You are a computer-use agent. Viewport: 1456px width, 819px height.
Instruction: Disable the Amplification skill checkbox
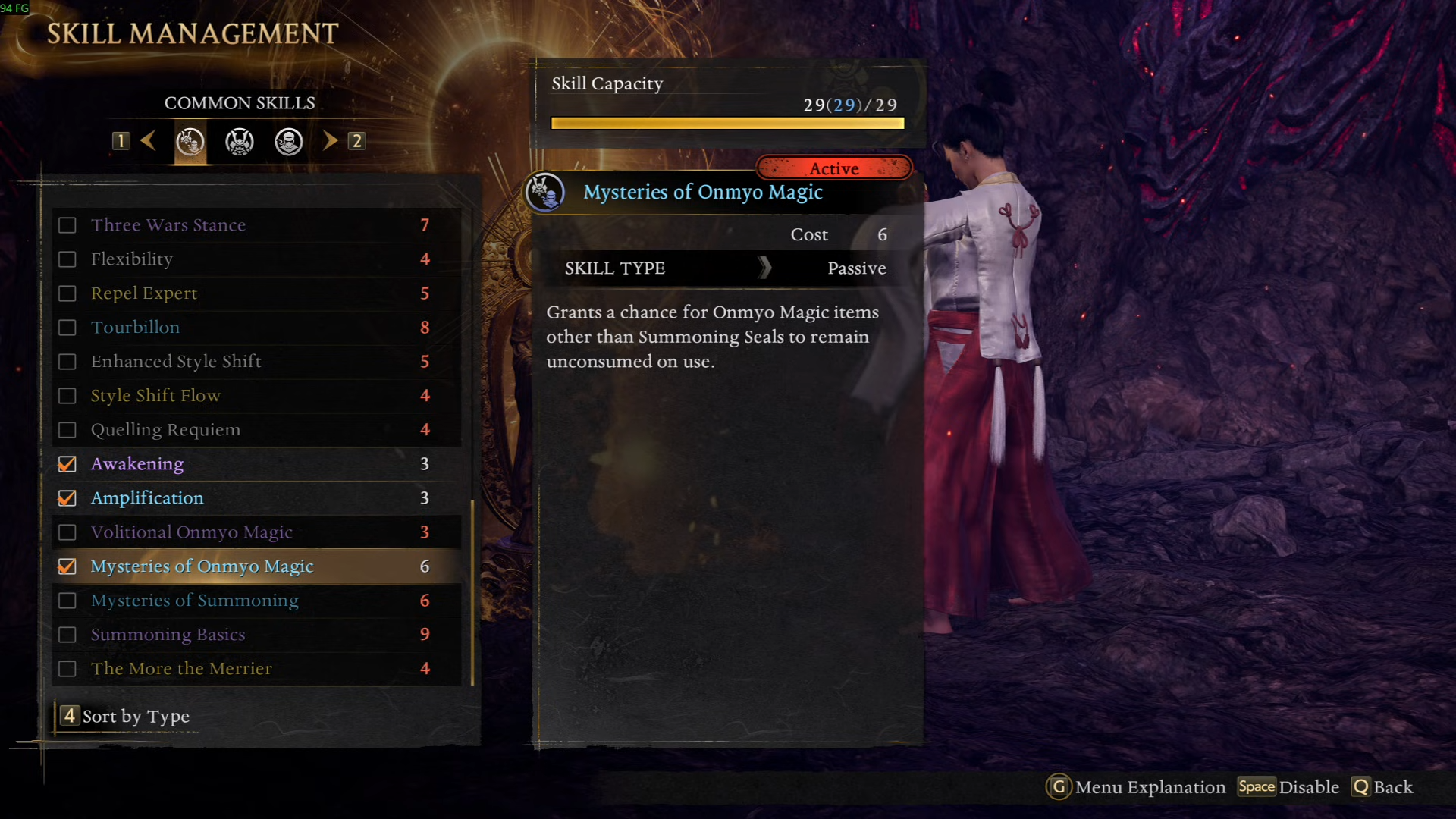tap(67, 498)
